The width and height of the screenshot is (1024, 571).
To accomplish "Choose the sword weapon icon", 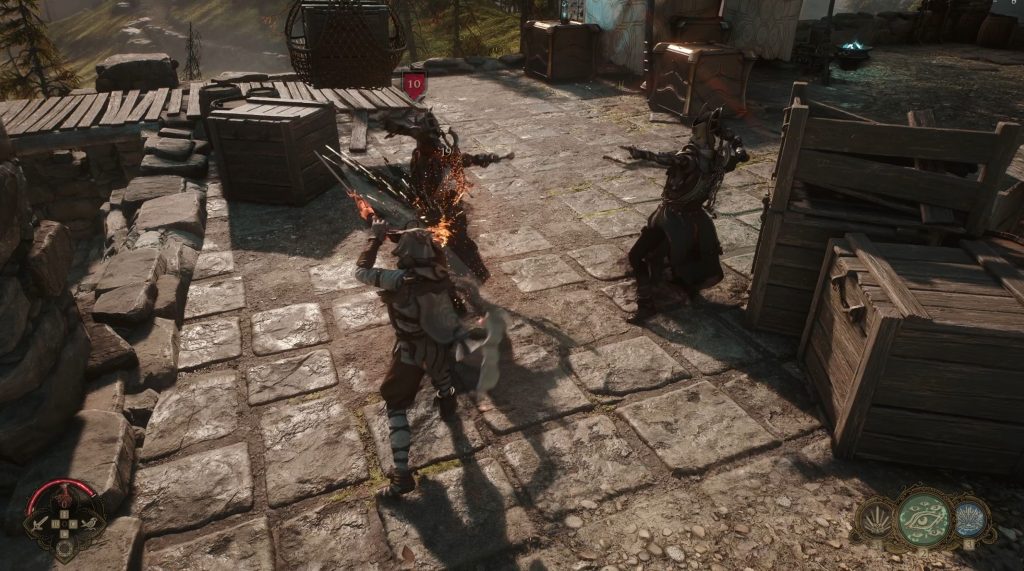I will tap(37, 523).
